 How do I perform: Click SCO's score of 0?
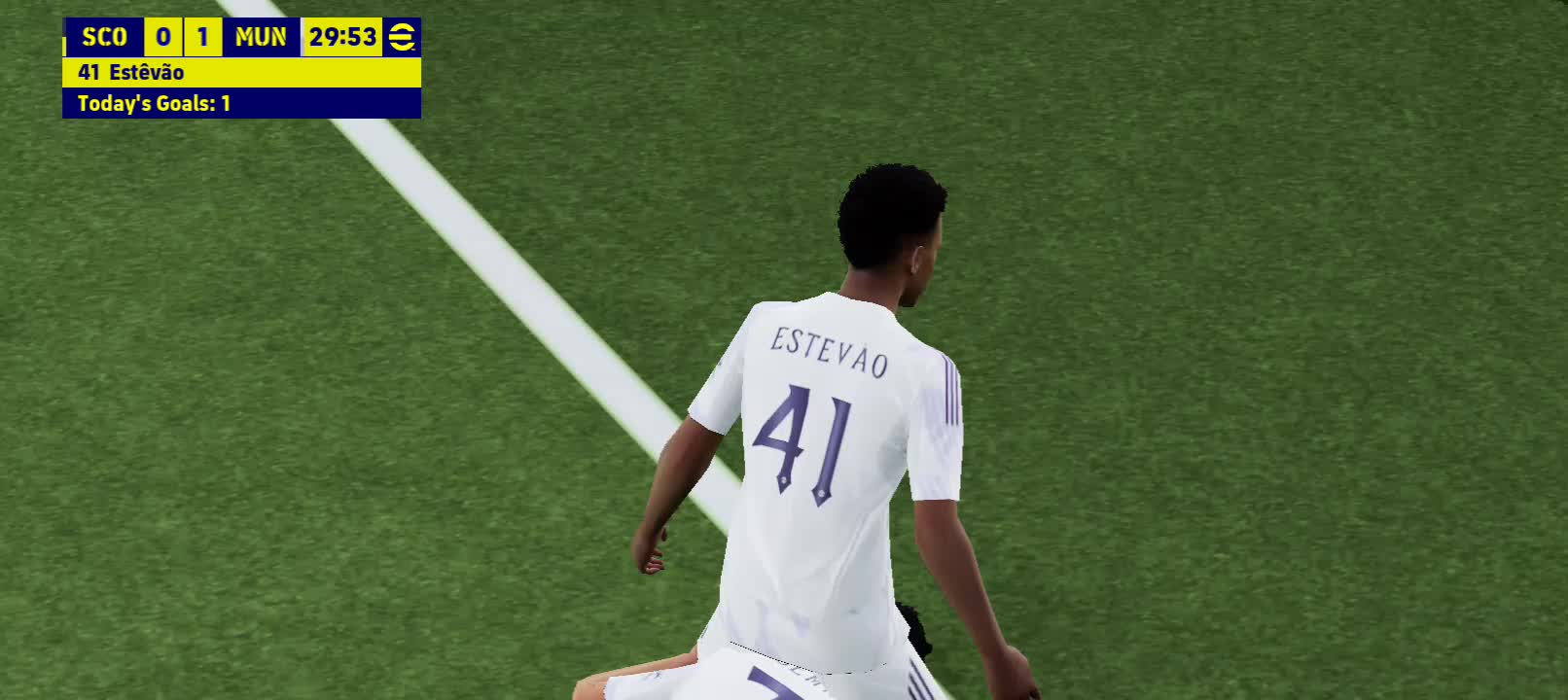(x=163, y=37)
